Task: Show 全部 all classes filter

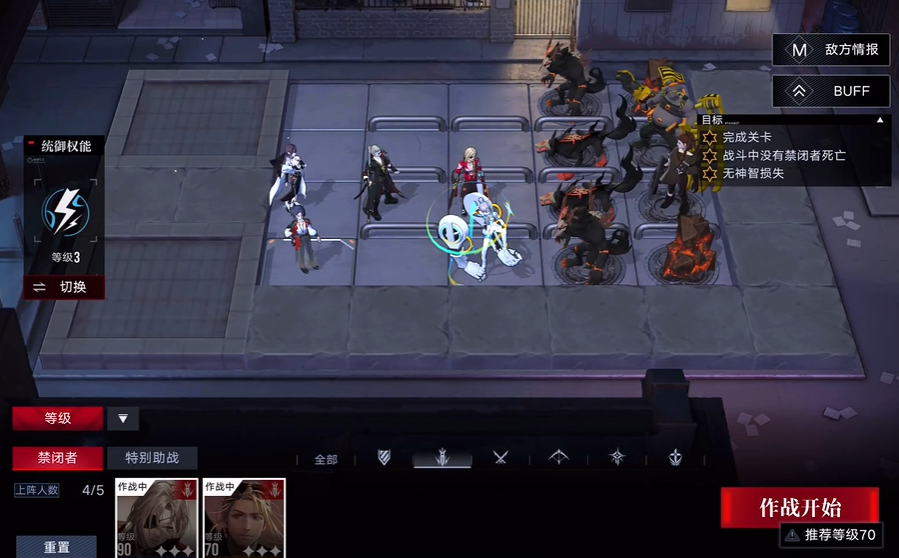Action: pyautogui.click(x=326, y=460)
